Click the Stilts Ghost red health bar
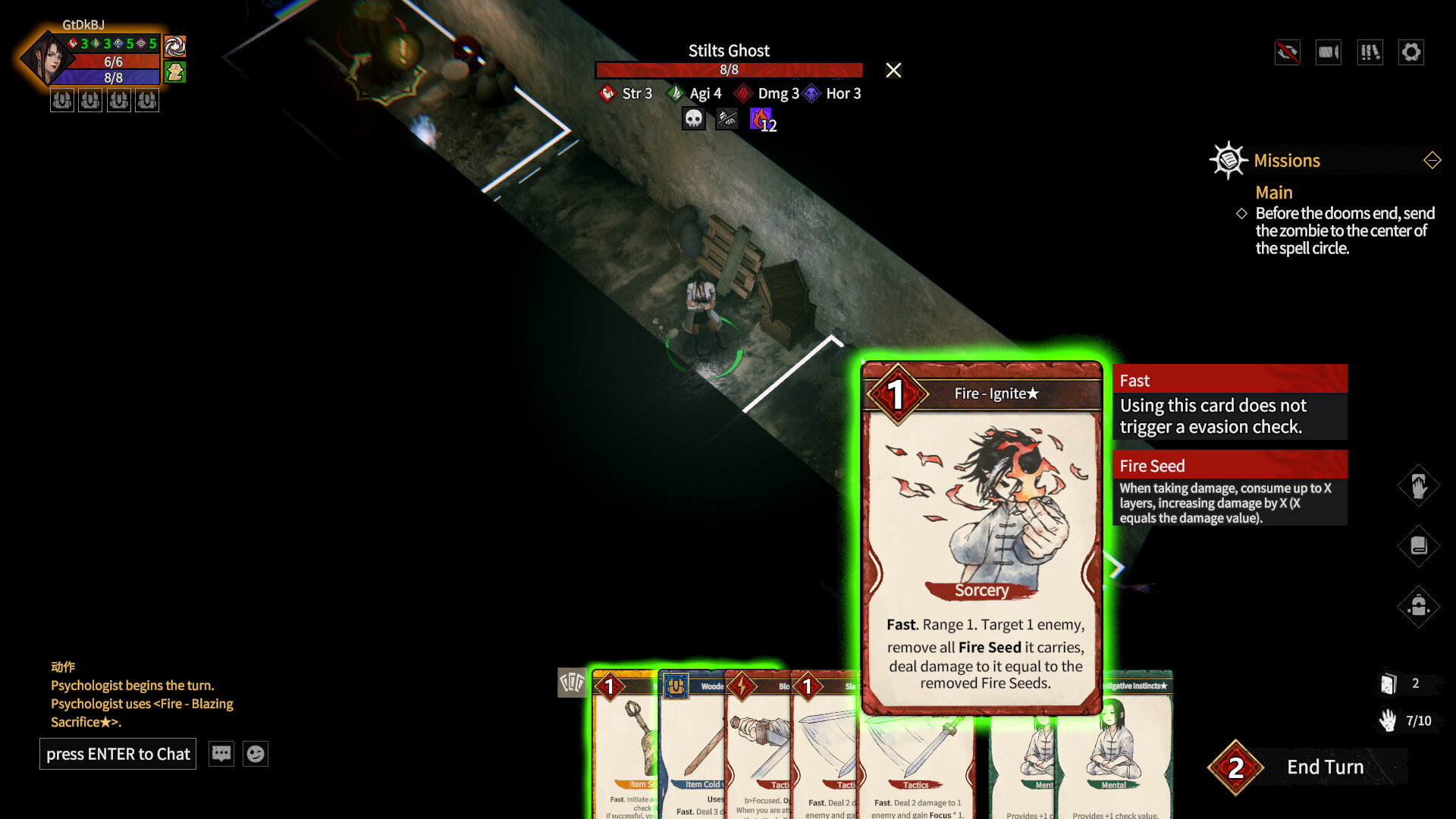The image size is (1456, 819). (x=728, y=70)
